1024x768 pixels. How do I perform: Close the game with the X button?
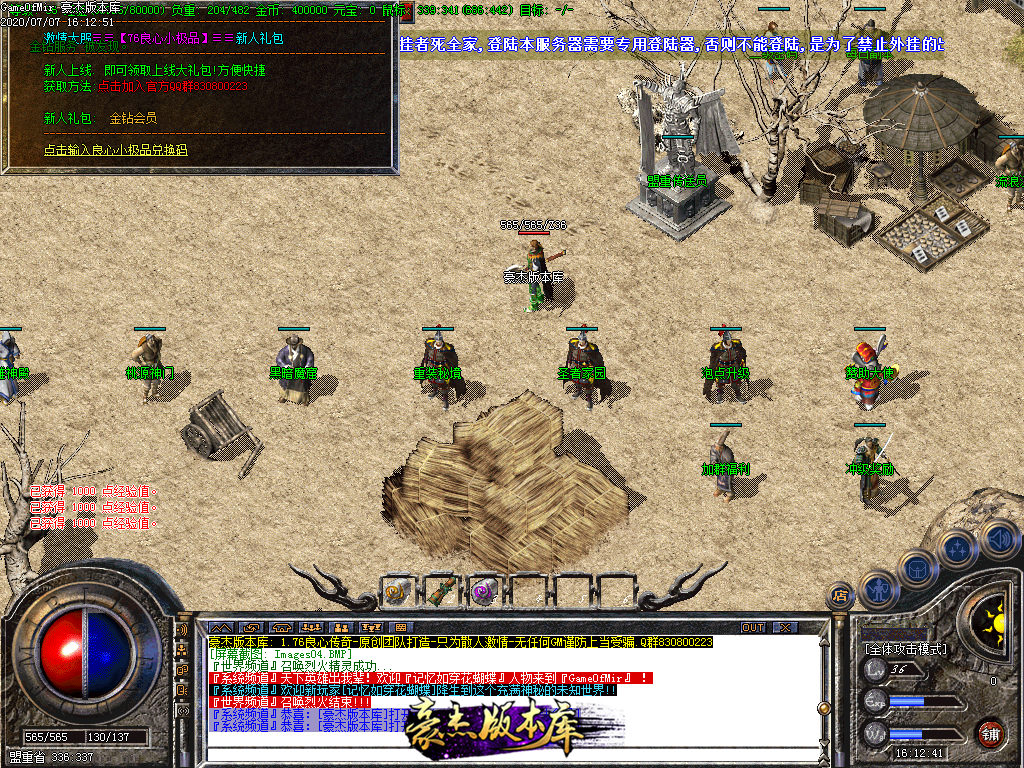click(785, 627)
